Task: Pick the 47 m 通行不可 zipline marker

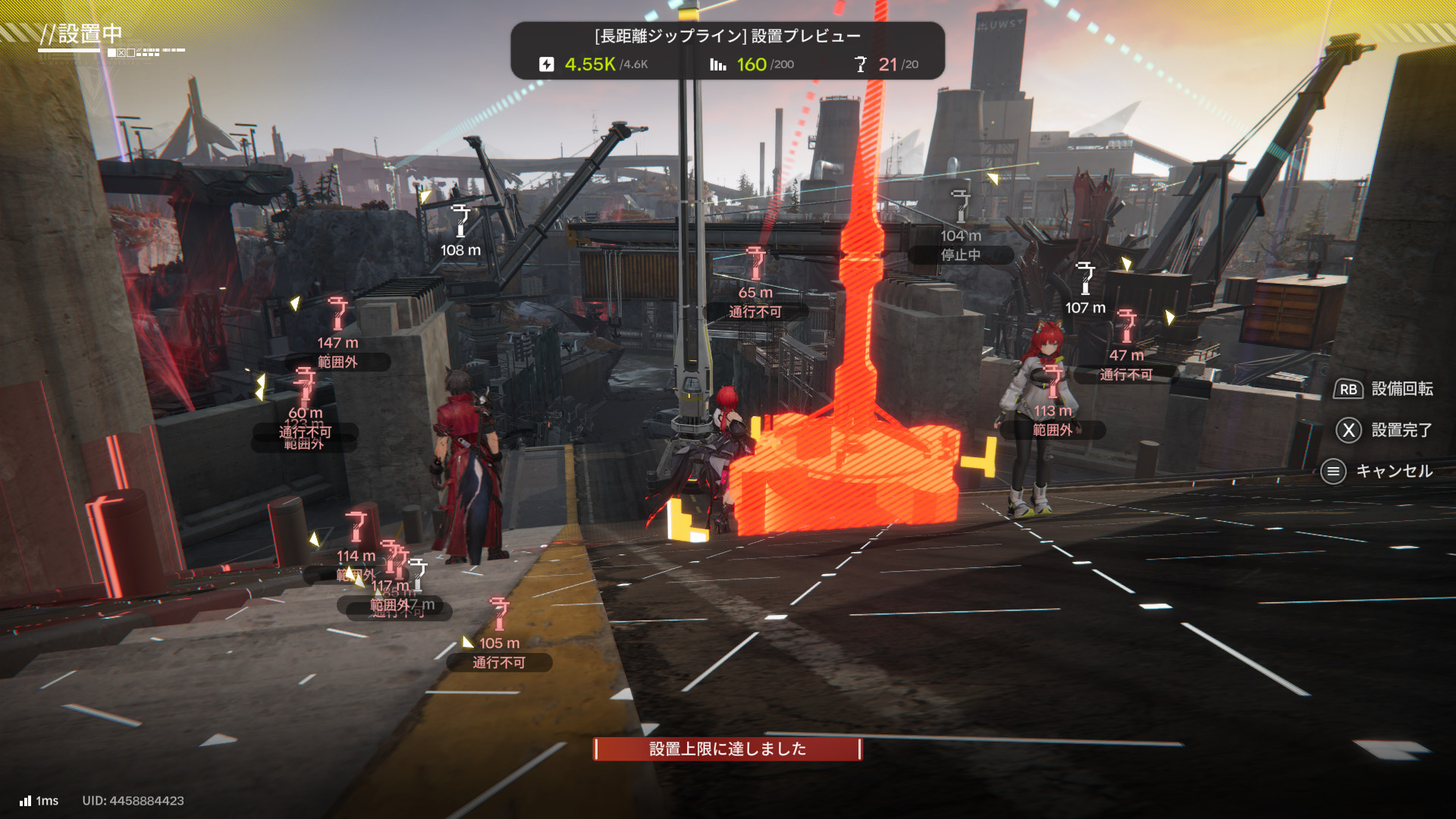Action: pyautogui.click(x=1127, y=326)
